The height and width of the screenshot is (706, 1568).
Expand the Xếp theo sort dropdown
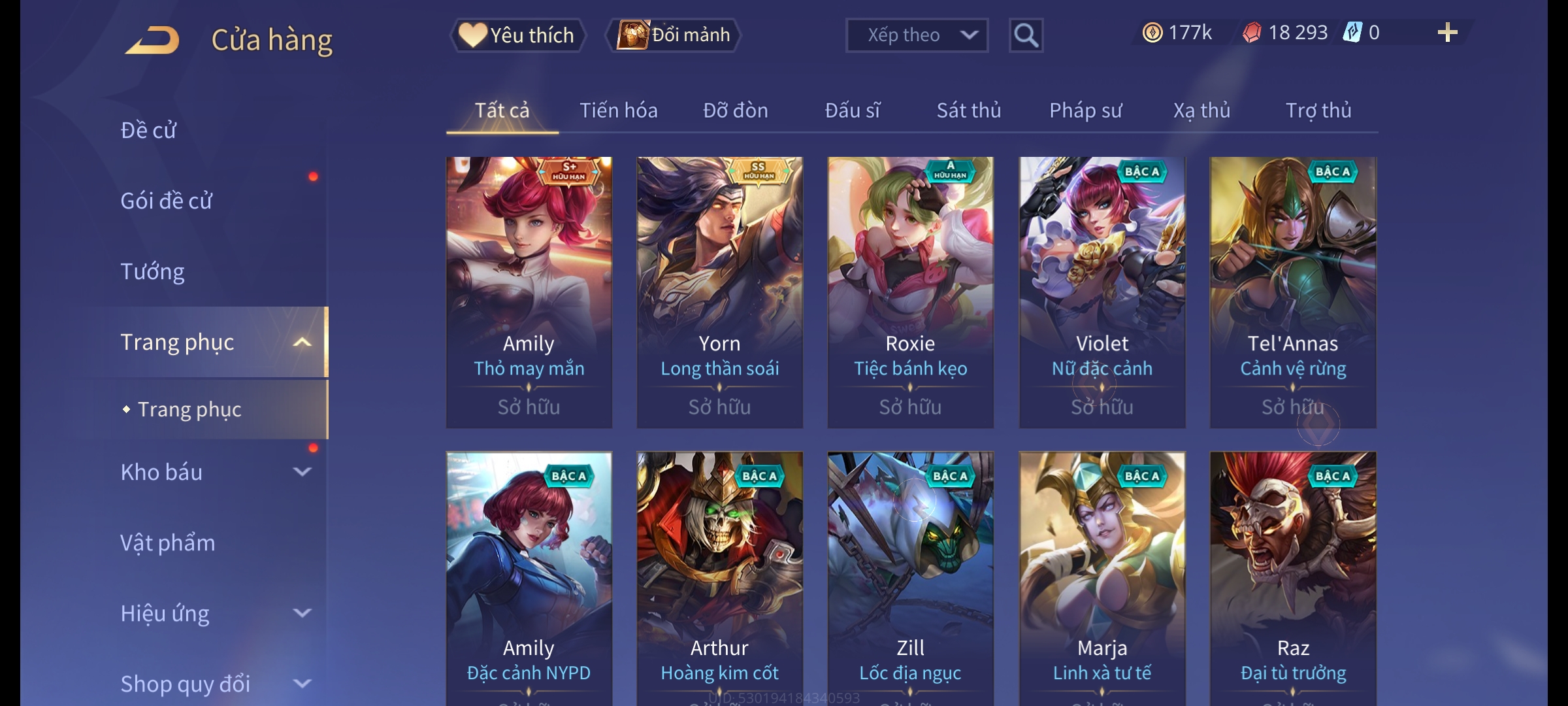(917, 35)
